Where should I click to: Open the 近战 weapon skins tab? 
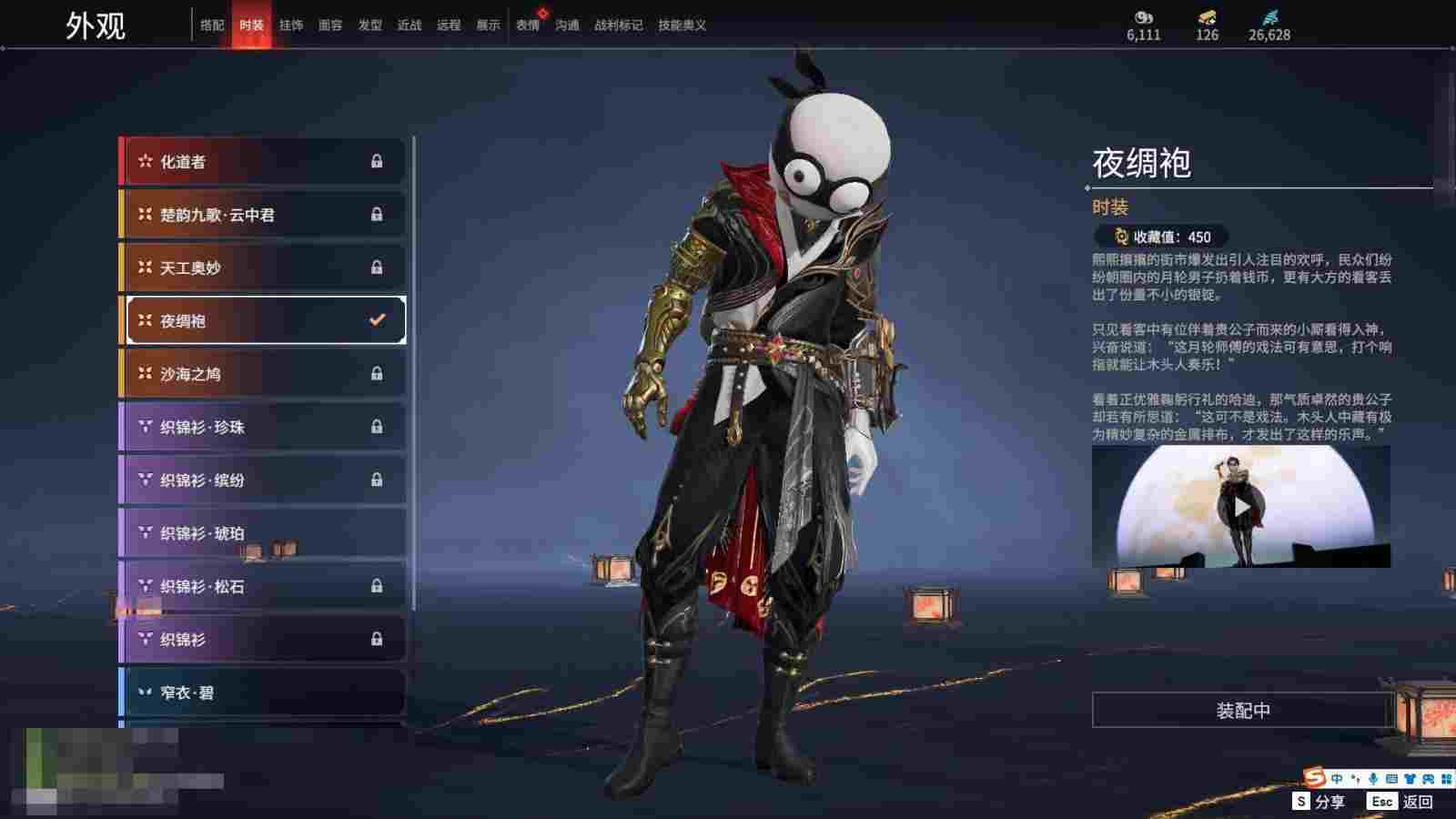(409, 25)
